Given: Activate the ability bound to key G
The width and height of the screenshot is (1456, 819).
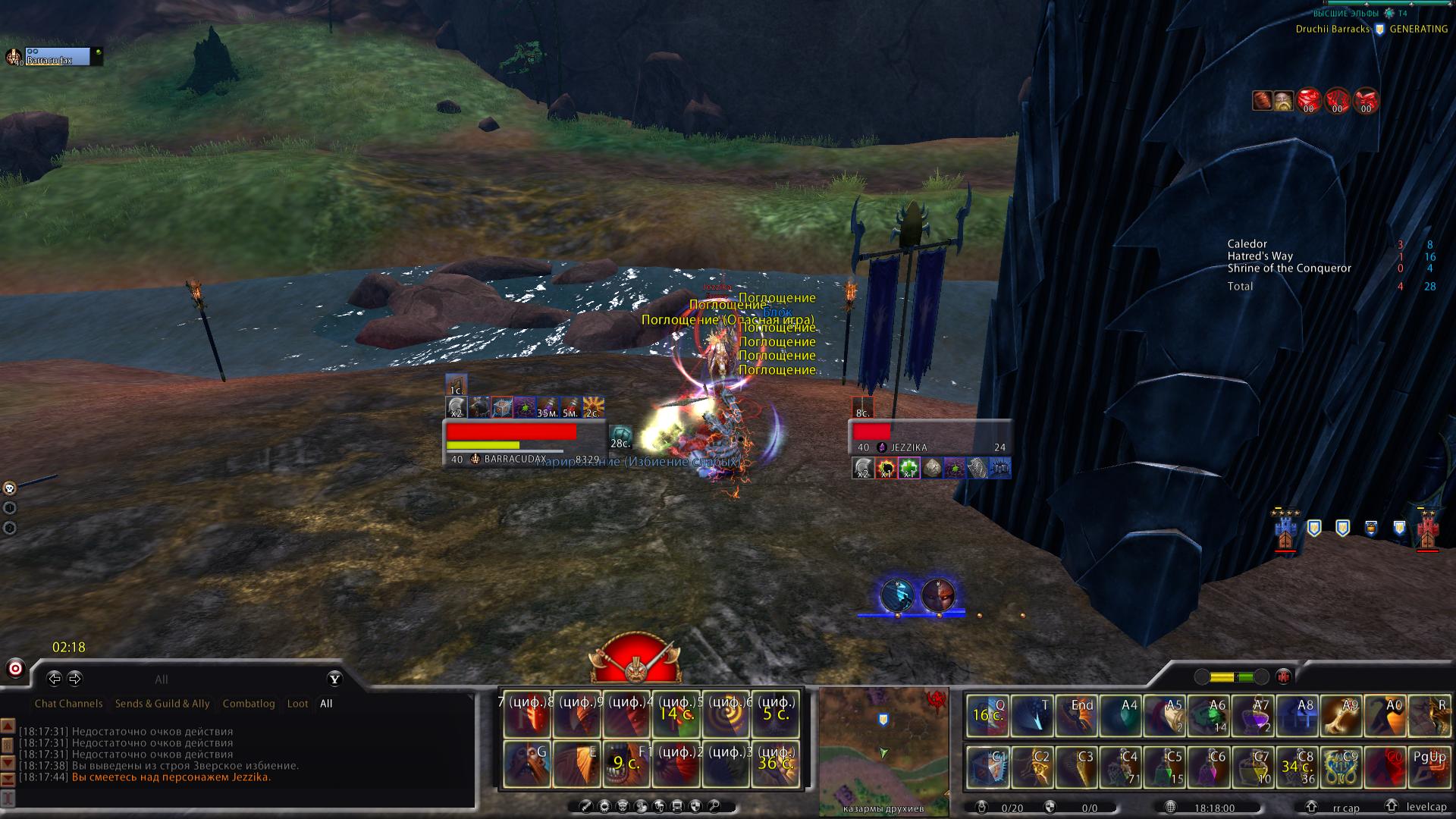Looking at the screenshot, I should coord(527,764).
